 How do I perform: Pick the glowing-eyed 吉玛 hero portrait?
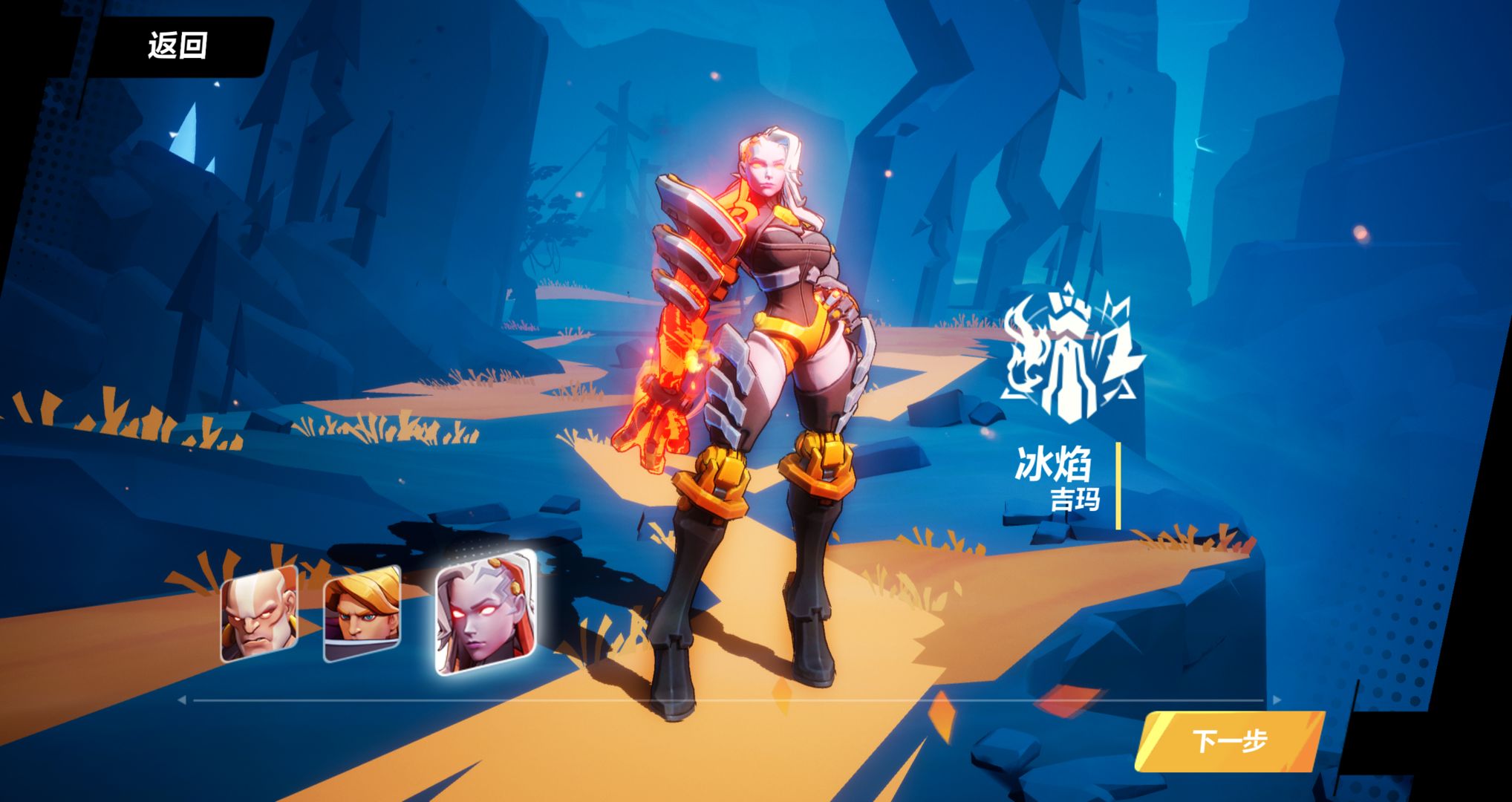[485, 613]
